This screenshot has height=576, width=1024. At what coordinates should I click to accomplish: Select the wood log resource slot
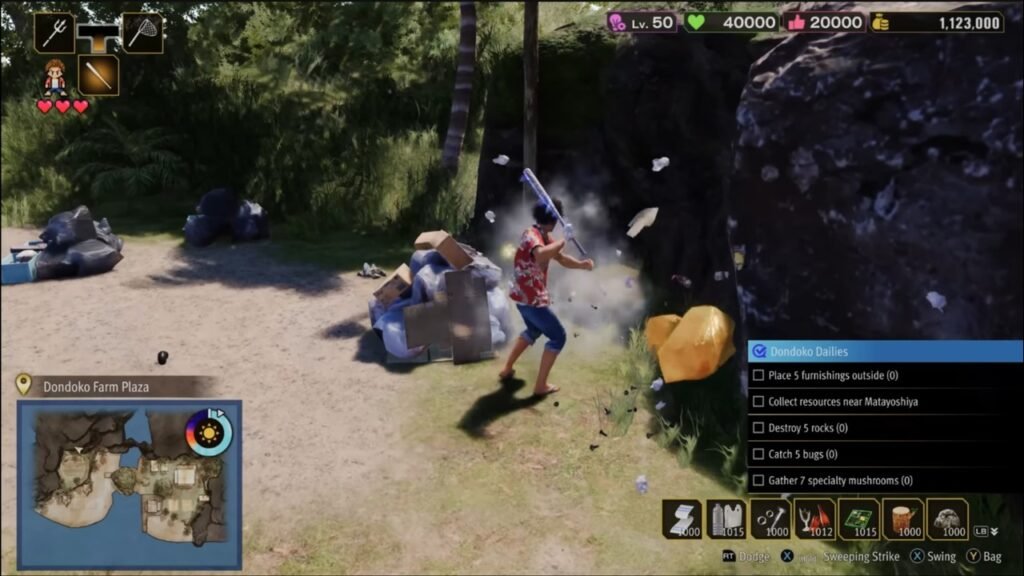903,519
